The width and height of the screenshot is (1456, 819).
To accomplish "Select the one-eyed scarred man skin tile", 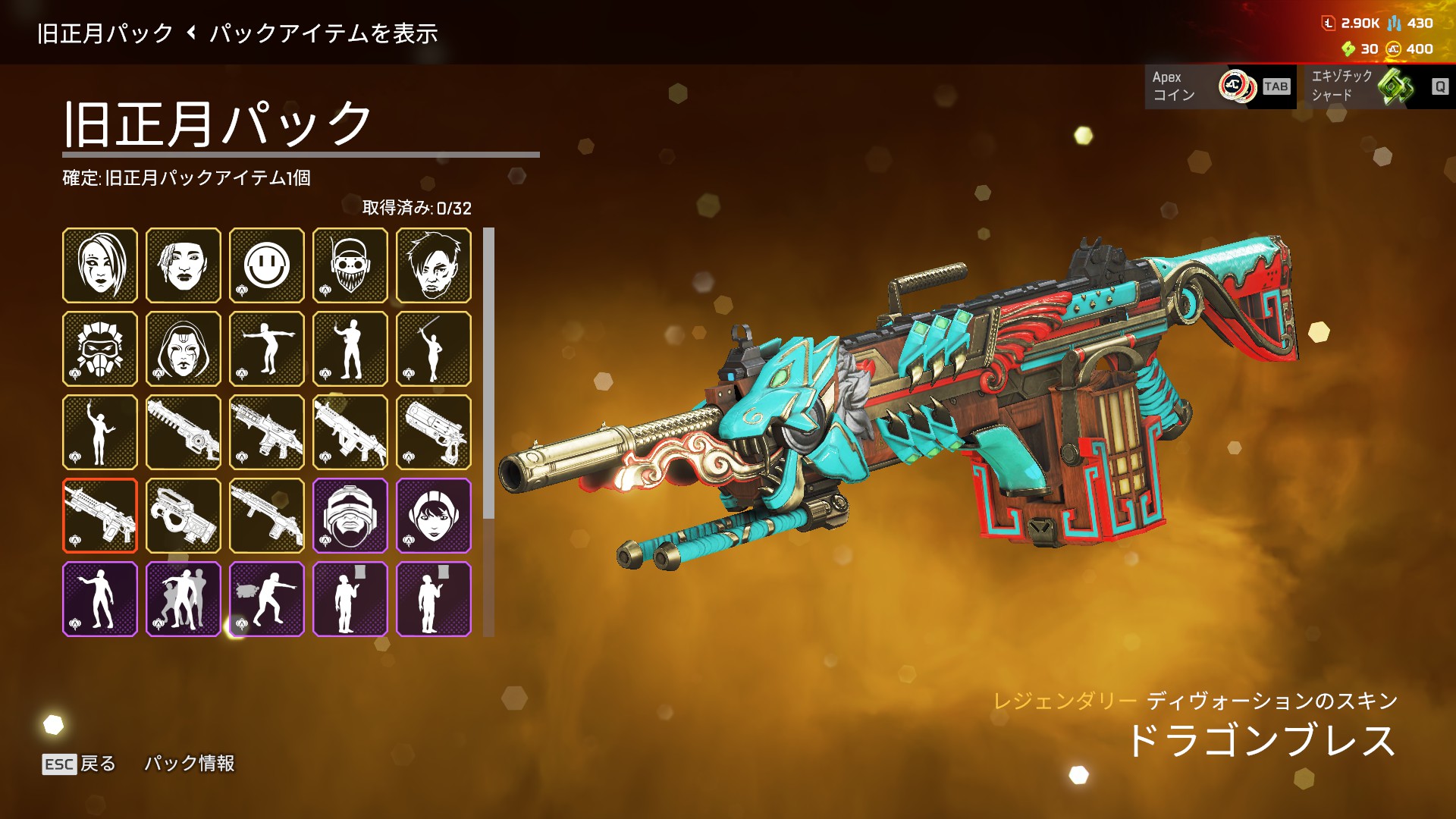I will (434, 265).
